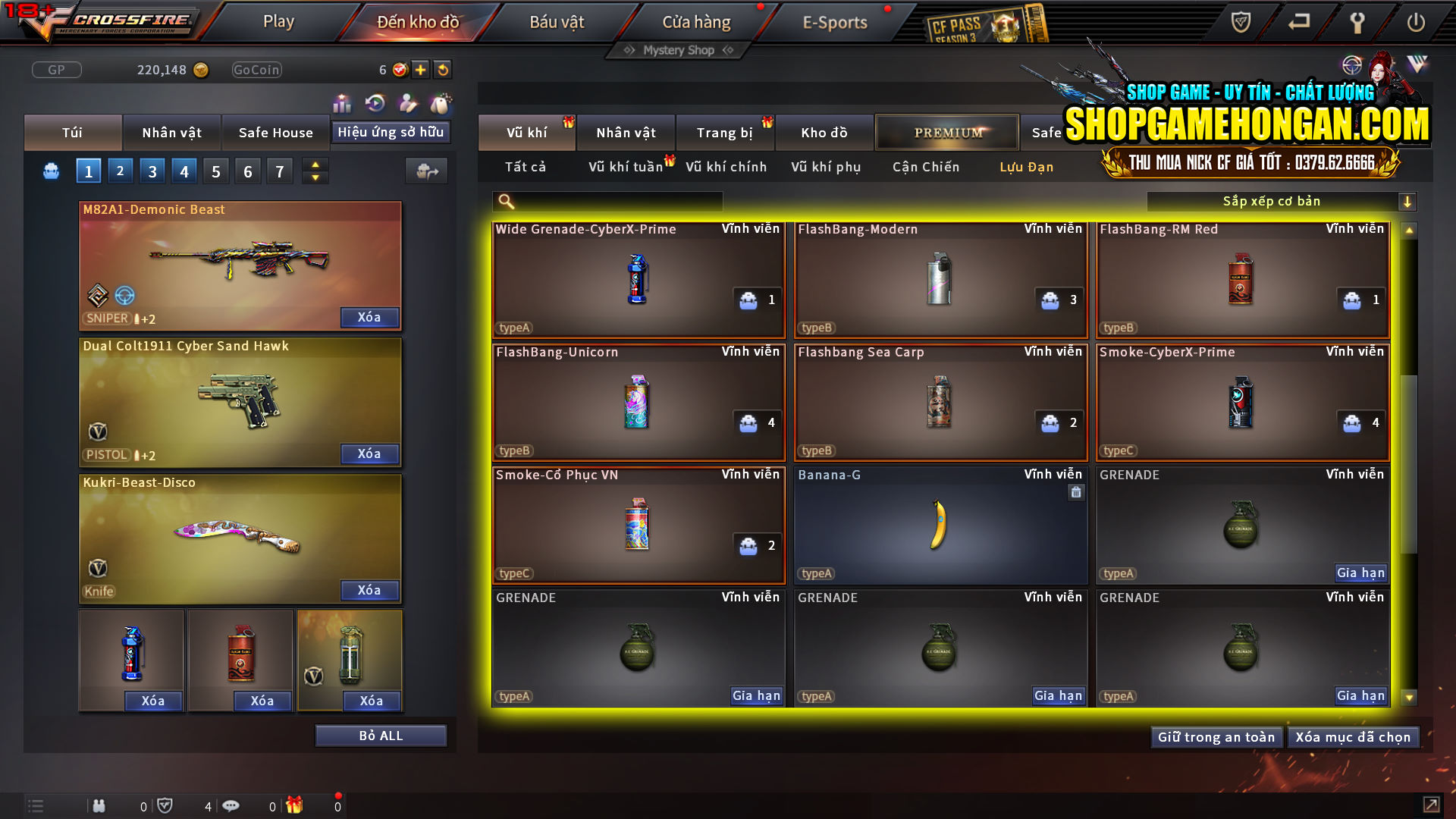Select the bar-chart ranking icon above inventory
The height and width of the screenshot is (819, 1456).
(342, 104)
